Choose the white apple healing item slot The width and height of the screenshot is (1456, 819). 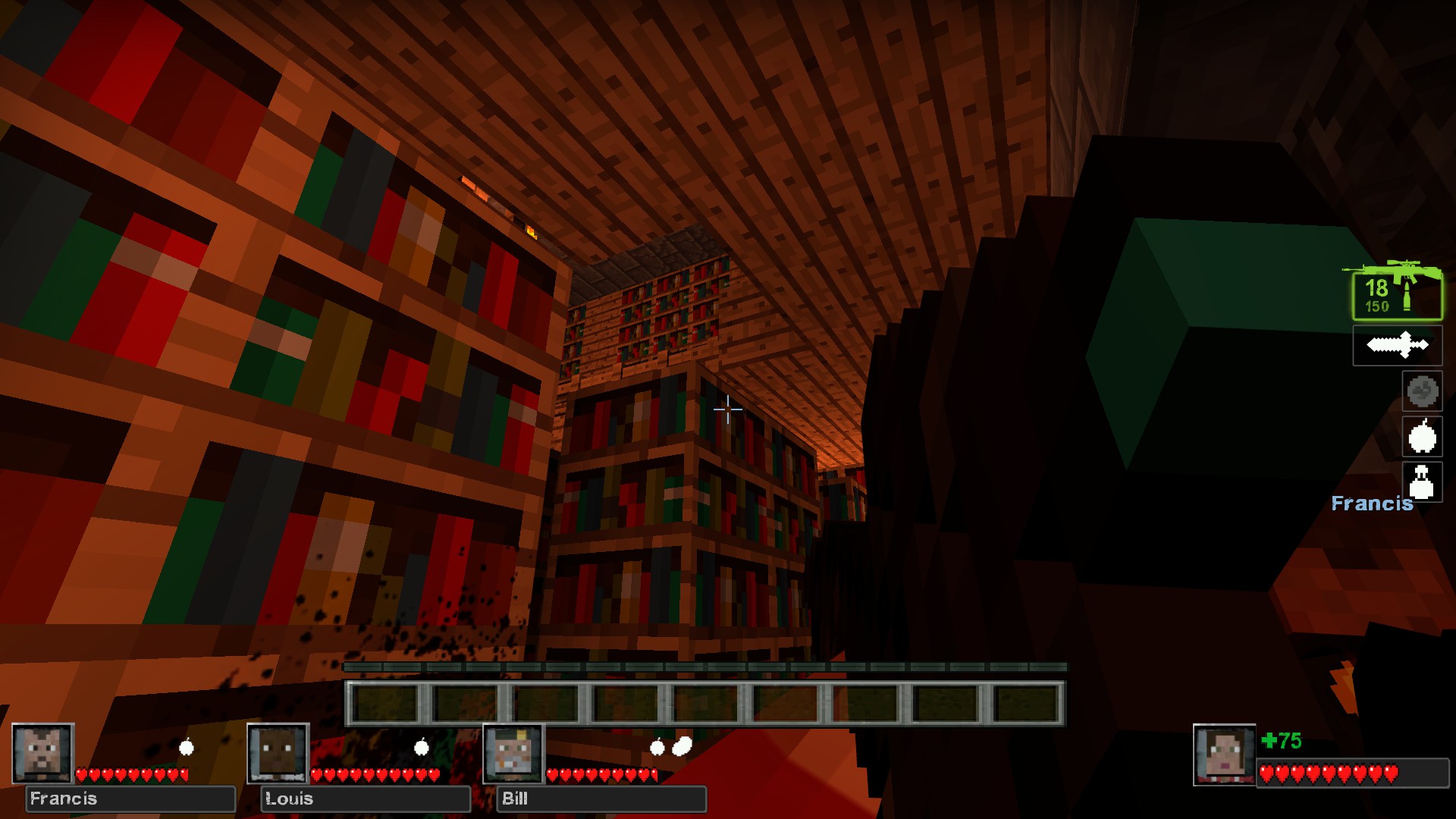[1422, 437]
